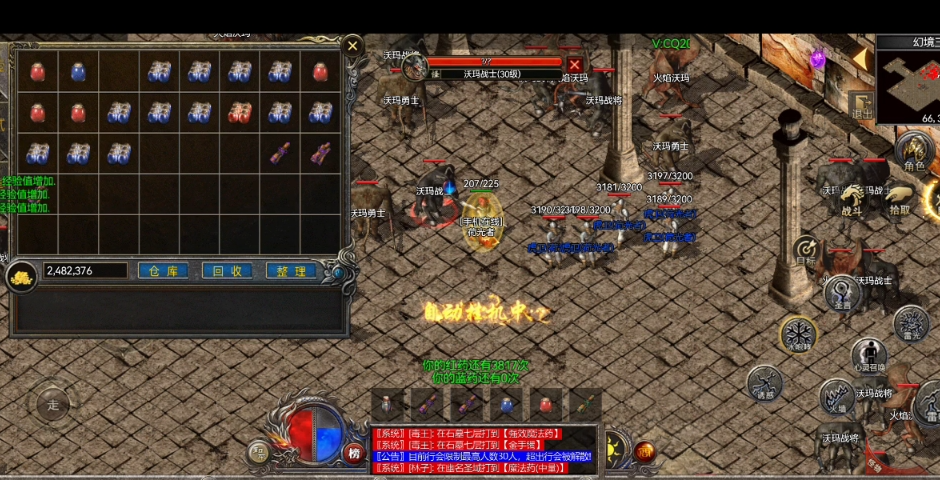Close the 沃玛战士 target frame
Screen dimensions: 940x480
click(575, 65)
